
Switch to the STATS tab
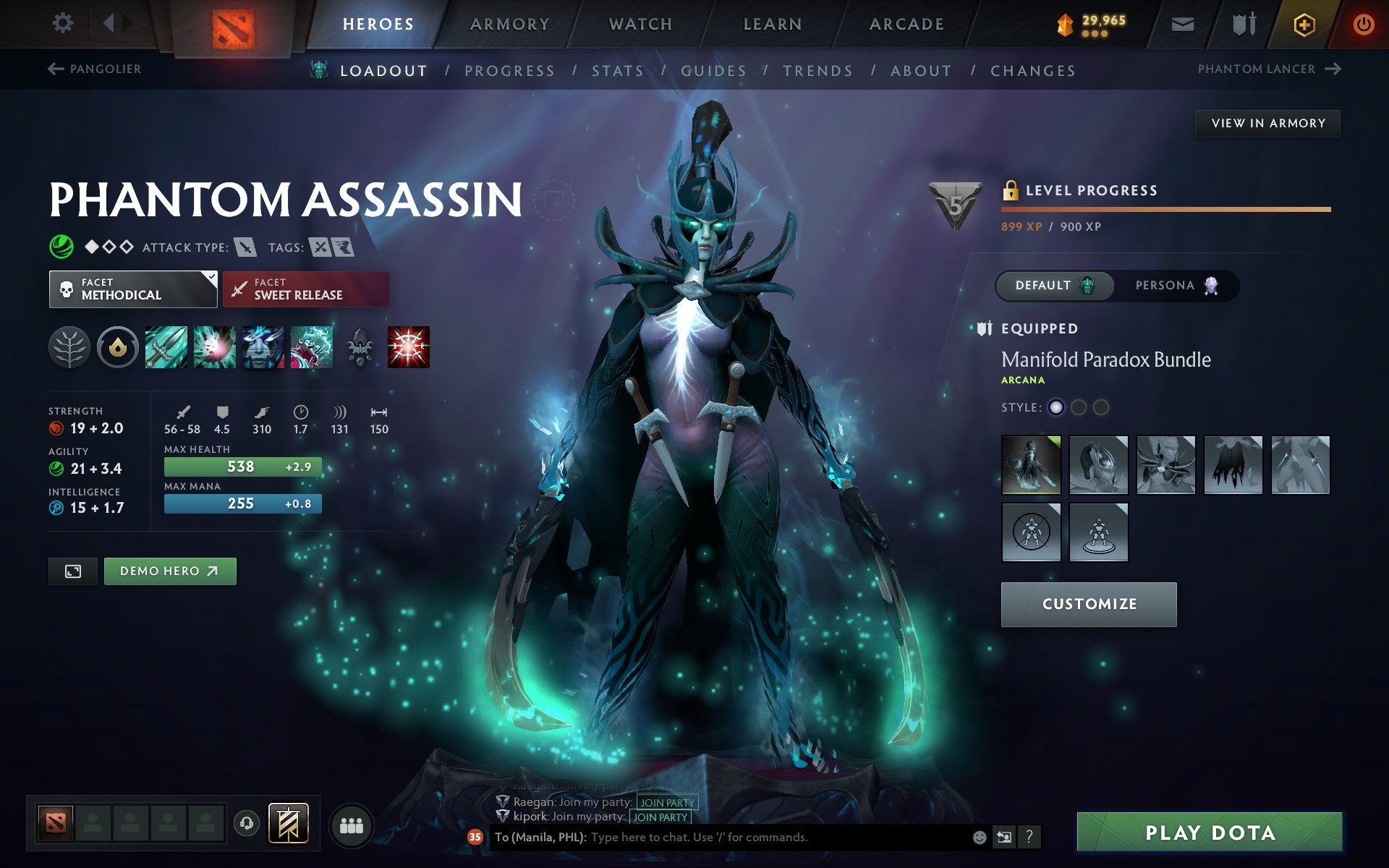click(x=616, y=70)
